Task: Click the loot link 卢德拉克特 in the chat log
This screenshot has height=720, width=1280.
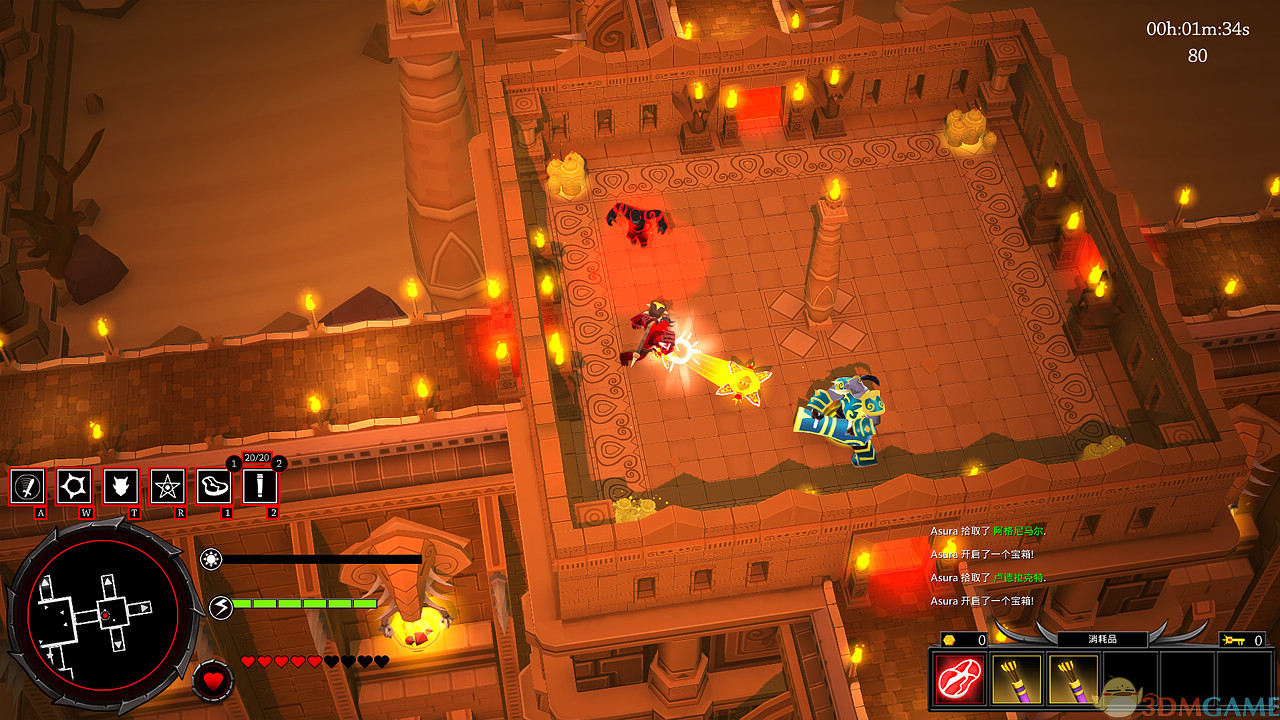Action: pyautogui.click(x=1019, y=579)
